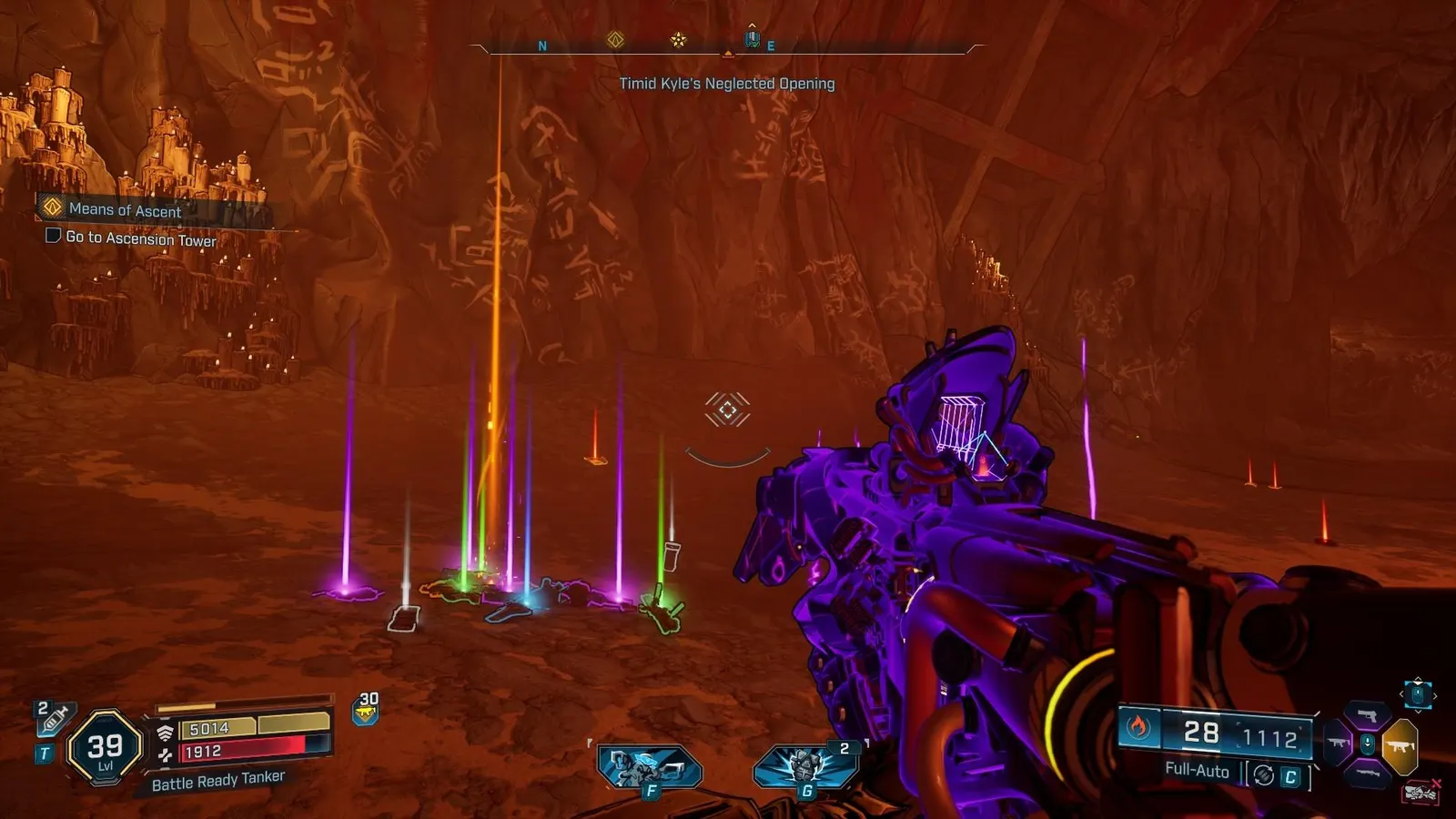Select the gold SMG slot on the weapon wheel
Viewport: 1456px width, 819px height.
(1400, 743)
